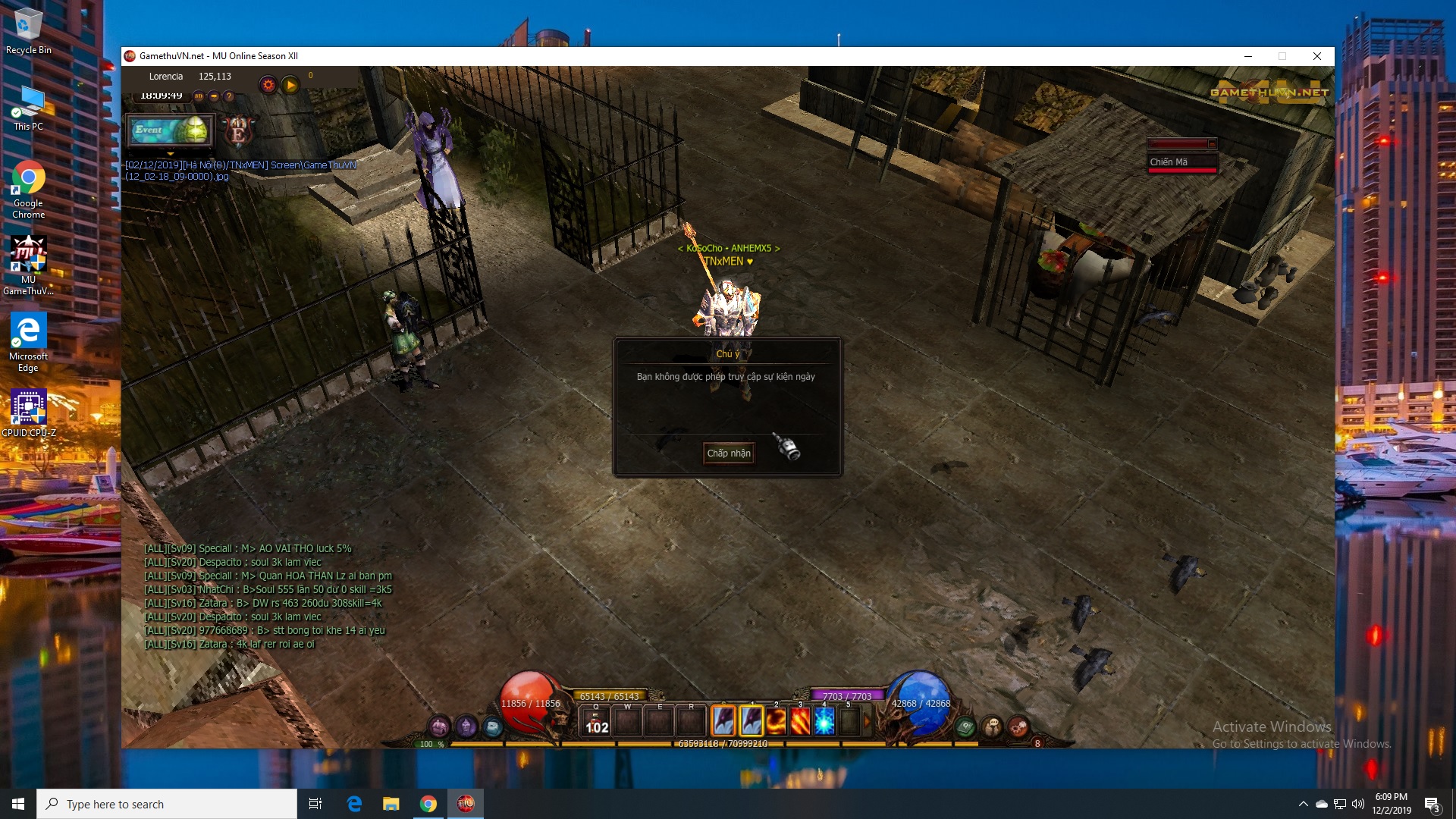Activate the blue burst skill in slot 4
The image size is (1456, 819).
824,721
